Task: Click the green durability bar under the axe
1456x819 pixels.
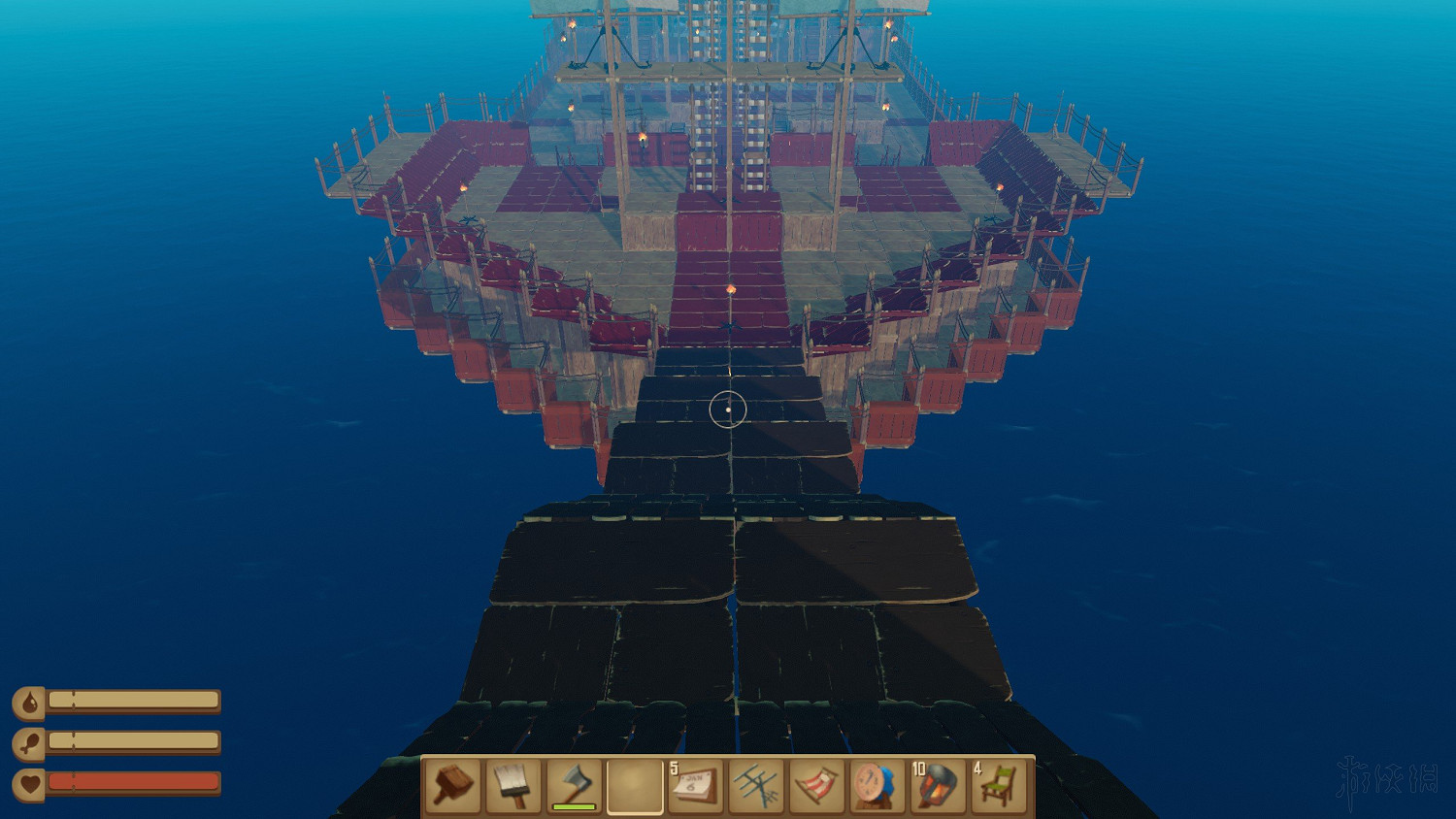Action: pos(574,804)
